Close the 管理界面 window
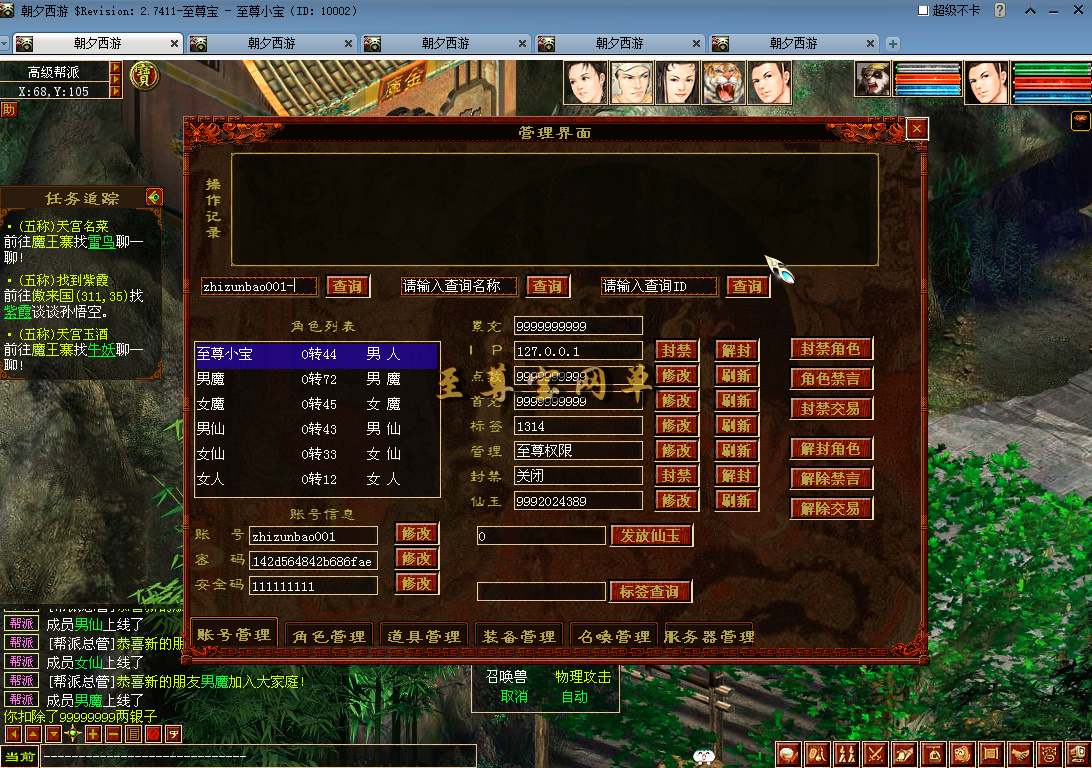Viewport: 1092px width, 768px height. pyautogui.click(x=917, y=129)
